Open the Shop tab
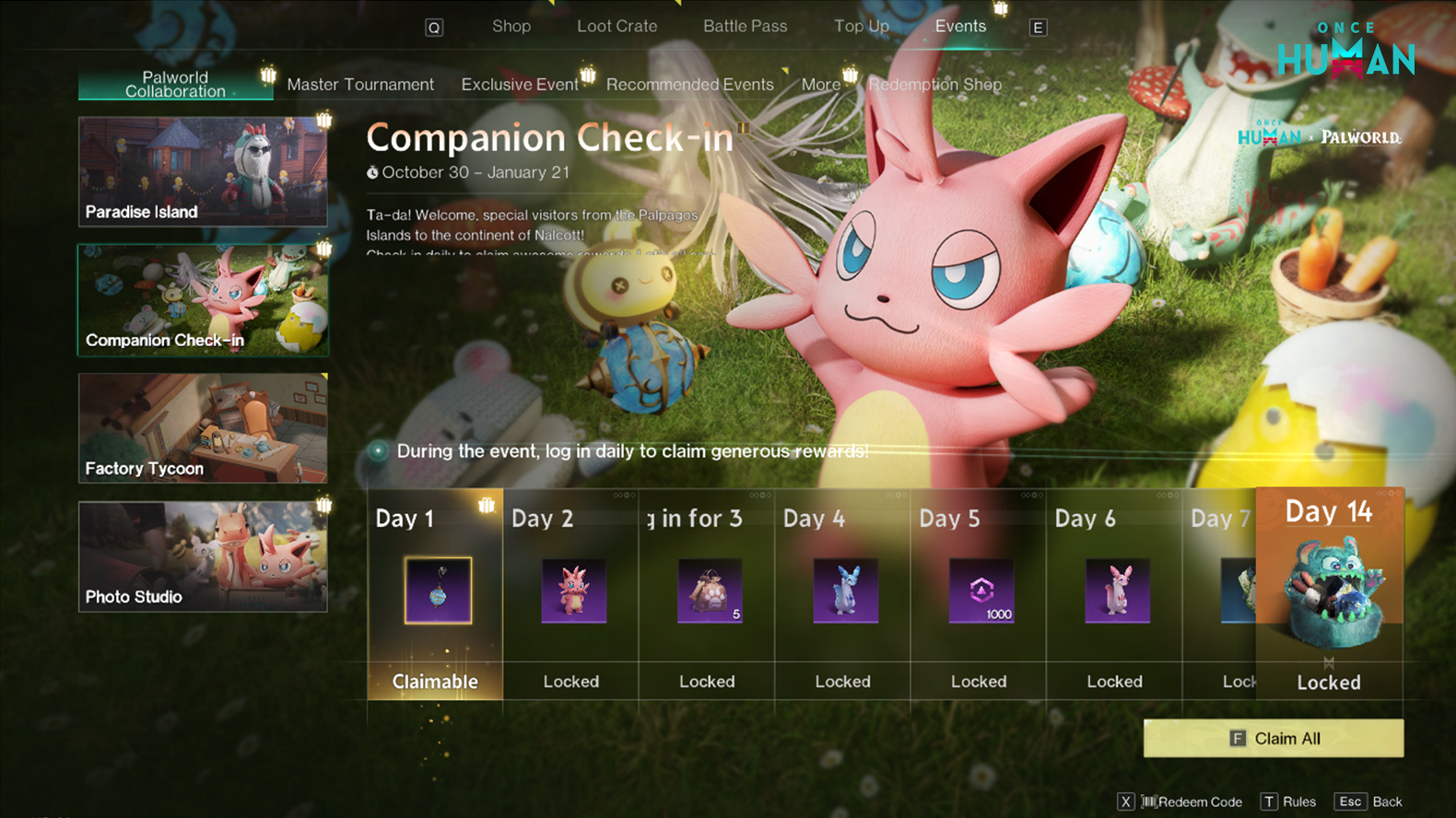 (511, 27)
